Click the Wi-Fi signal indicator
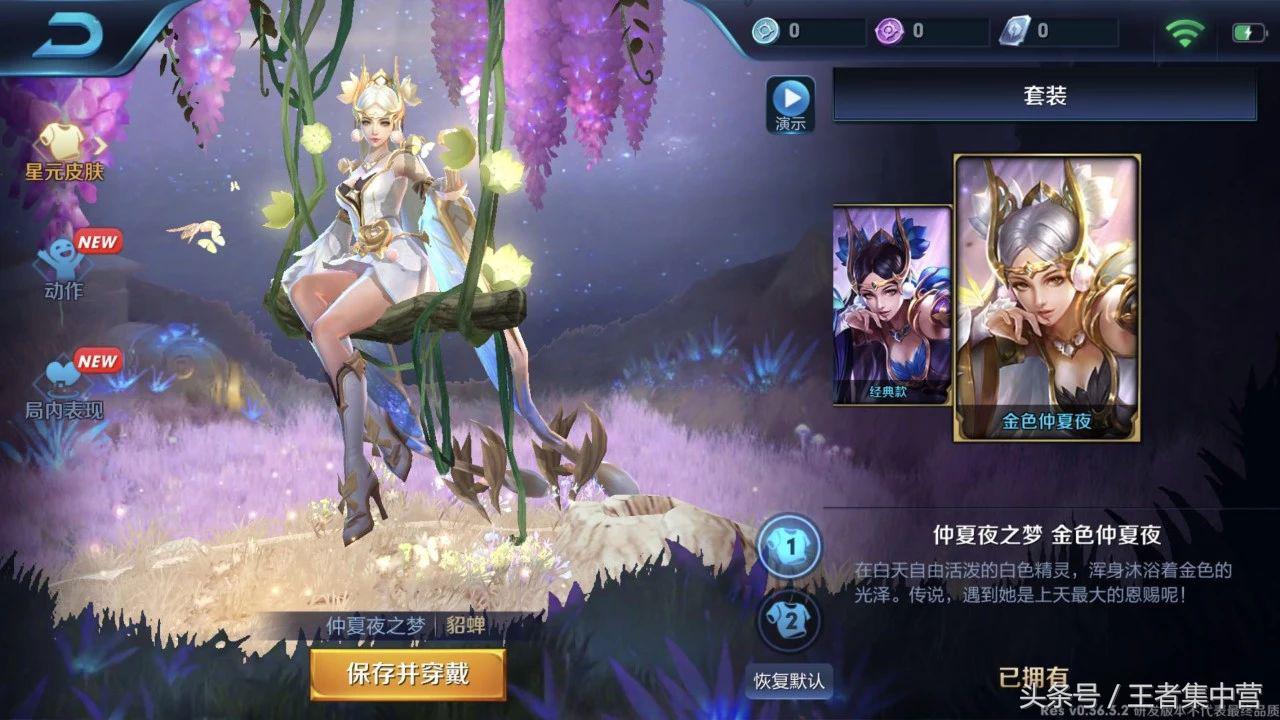 pos(1185,30)
